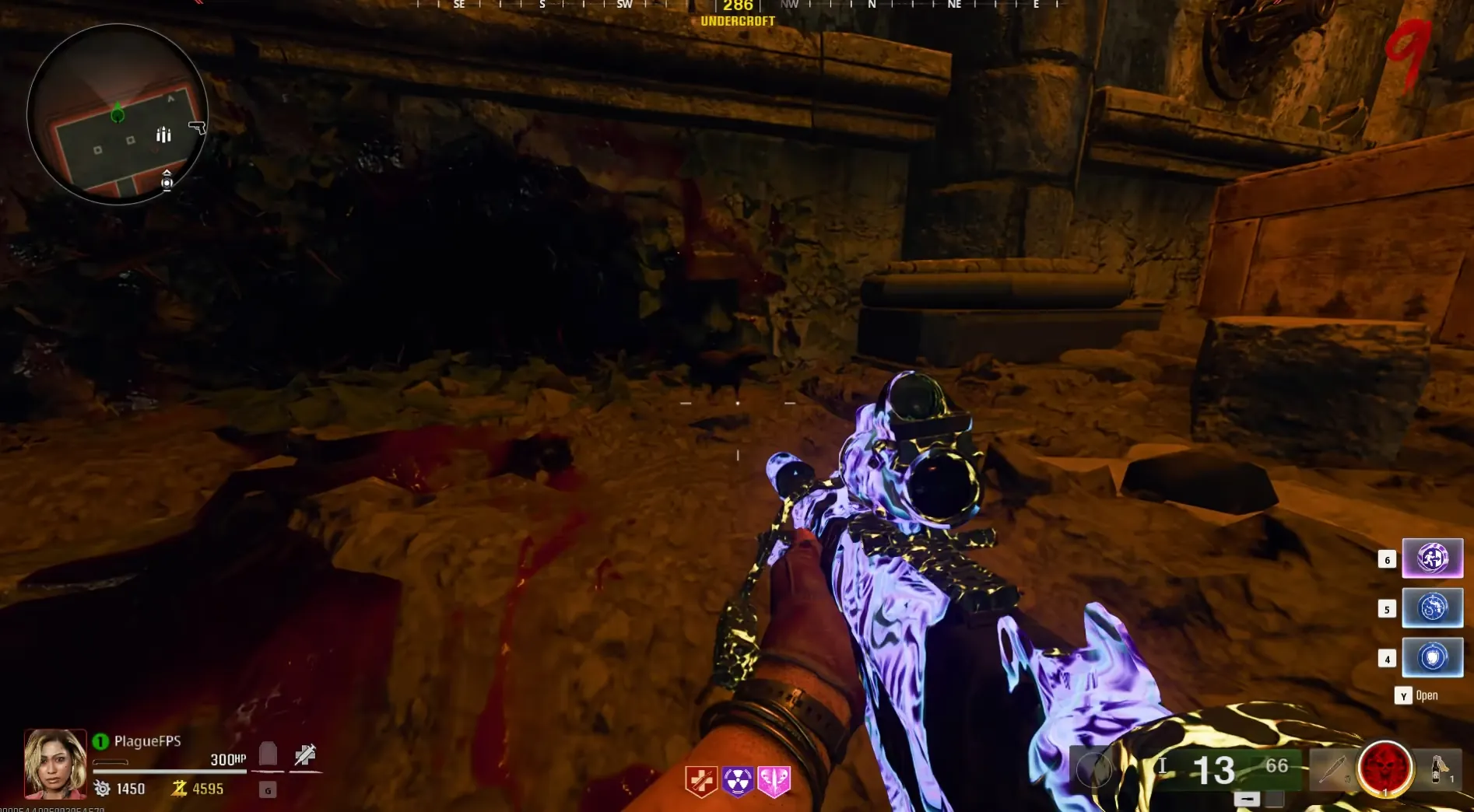
Task: Select the tactical equipment slot left of skull
Action: pos(1333,768)
